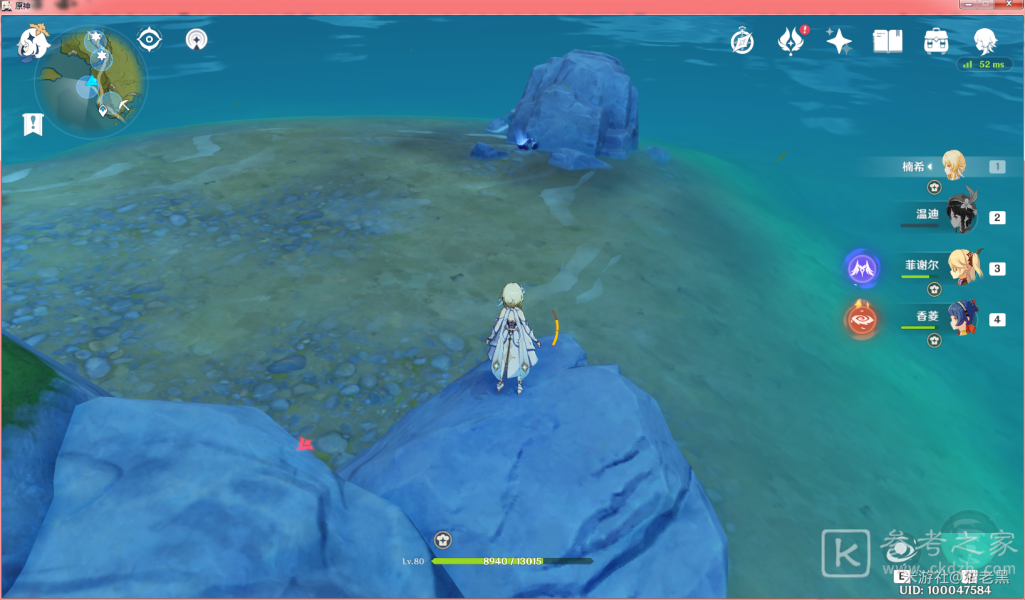The image size is (1025, 600).
Task: Click the beacon icon right of the eye icon
Action: tap(197, 40)
